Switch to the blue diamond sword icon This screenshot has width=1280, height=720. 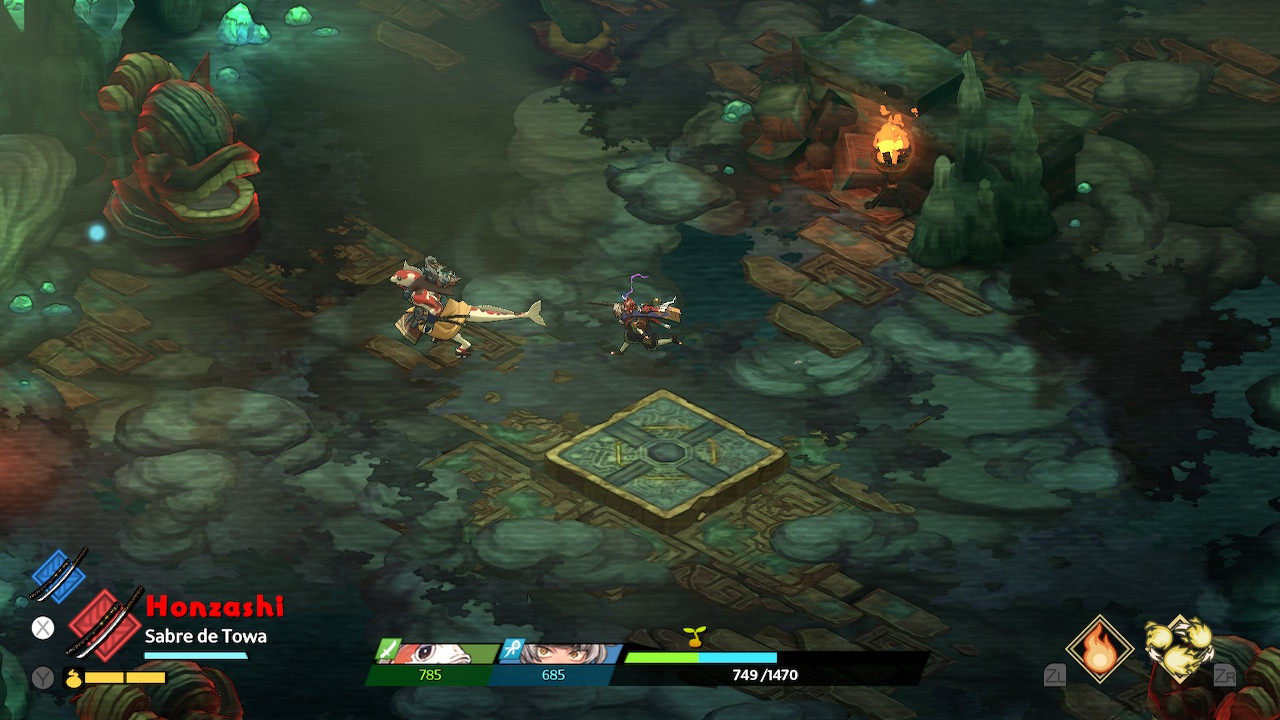(59, 576)
